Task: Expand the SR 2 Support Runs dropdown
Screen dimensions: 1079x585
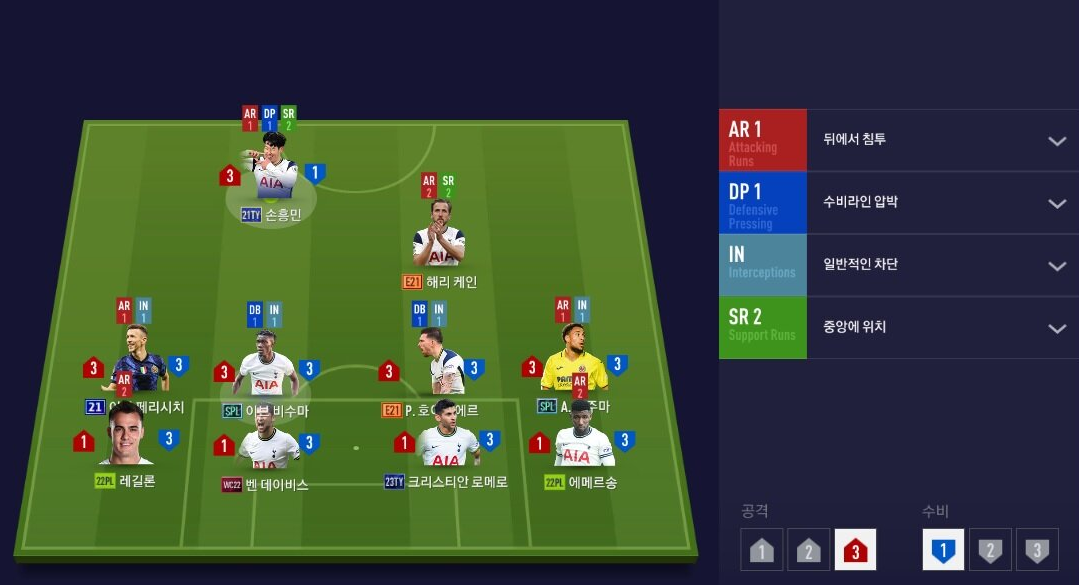Action: [x=1056, y=328]
